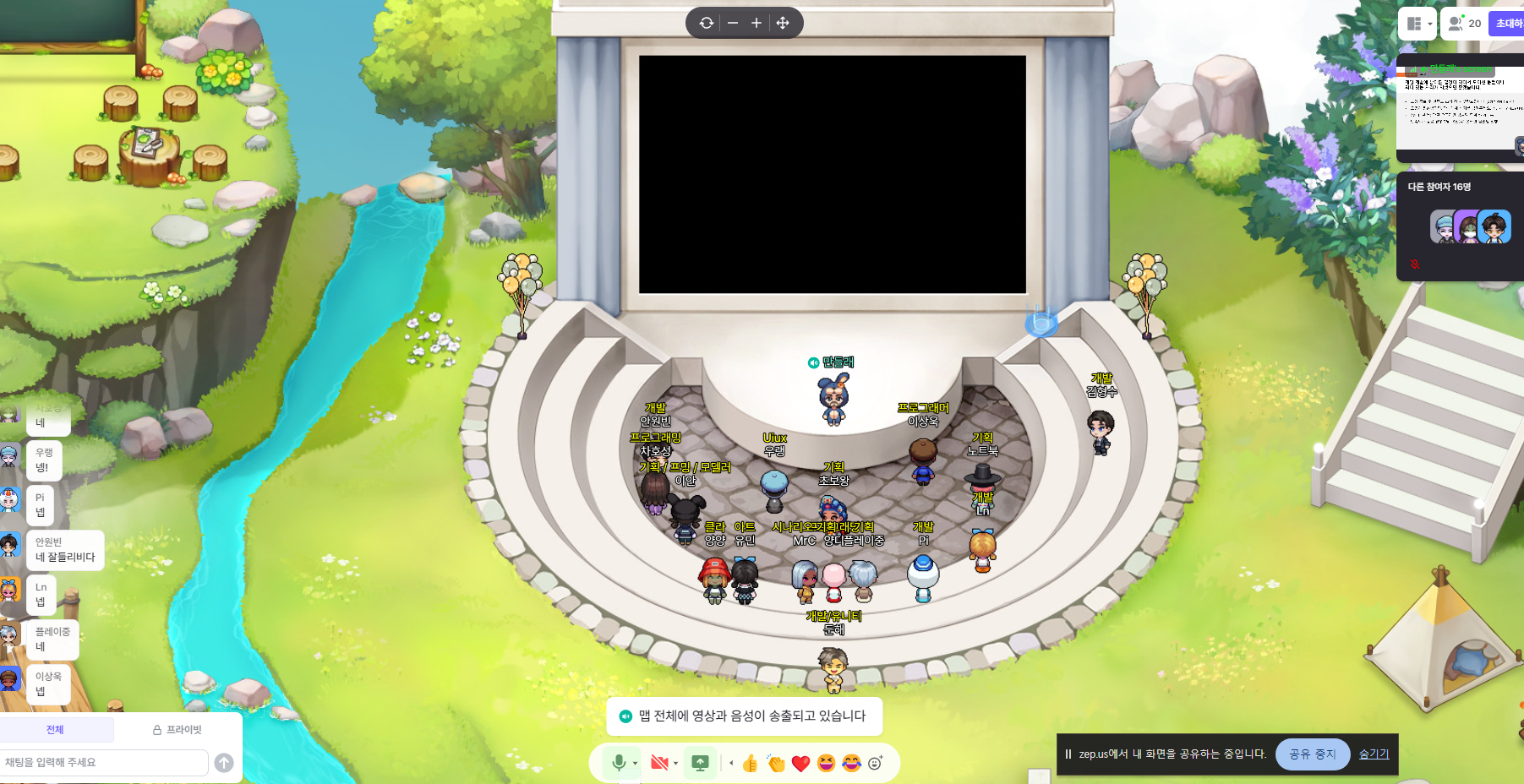The height and width of the screenshot is (784, 1524).
Task: Open the layout view dropdown
Action: pos(1417,24)
